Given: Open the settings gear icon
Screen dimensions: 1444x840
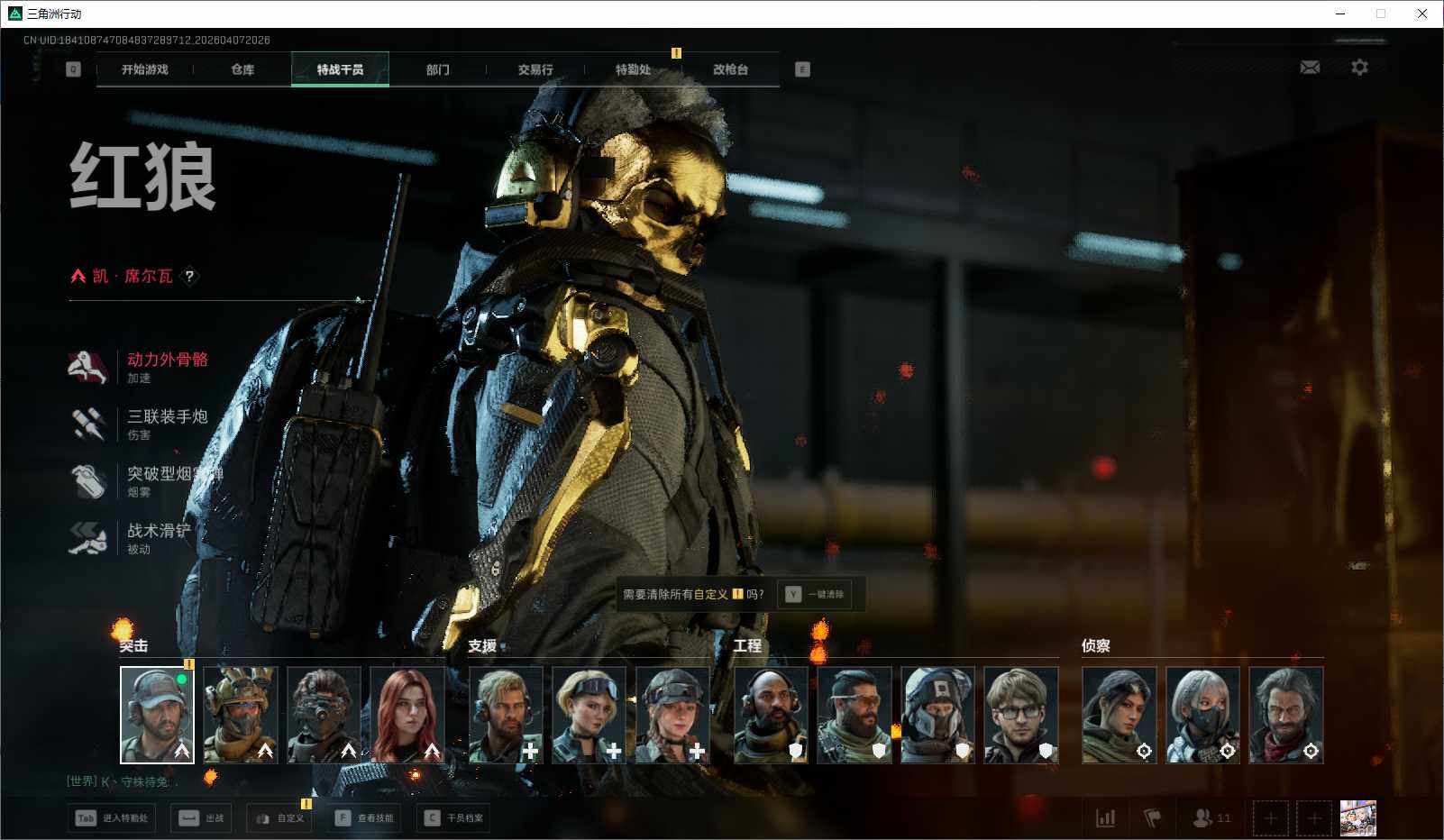Looking at the screenshot, I should tap(1359, 68).
